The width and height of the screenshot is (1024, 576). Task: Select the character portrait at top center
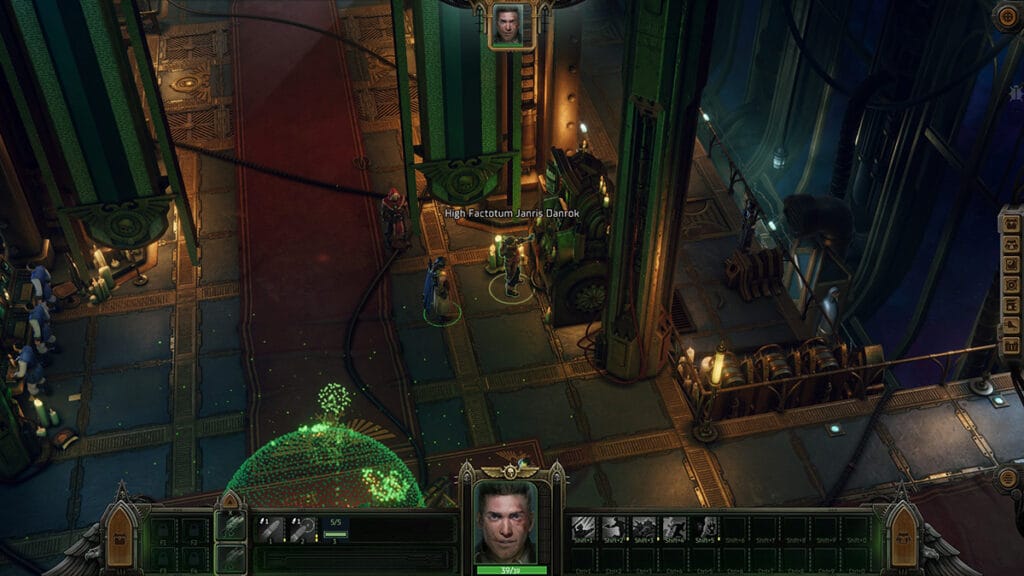point(507,25)
